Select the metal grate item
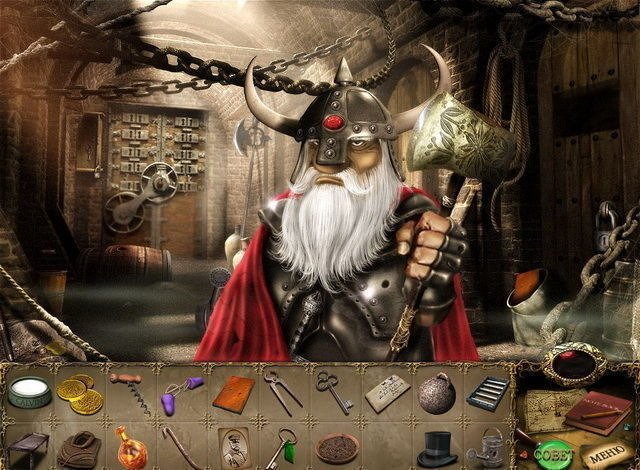Screen dimensions: 640x470 pyautogui.click(x=487, y=391)
